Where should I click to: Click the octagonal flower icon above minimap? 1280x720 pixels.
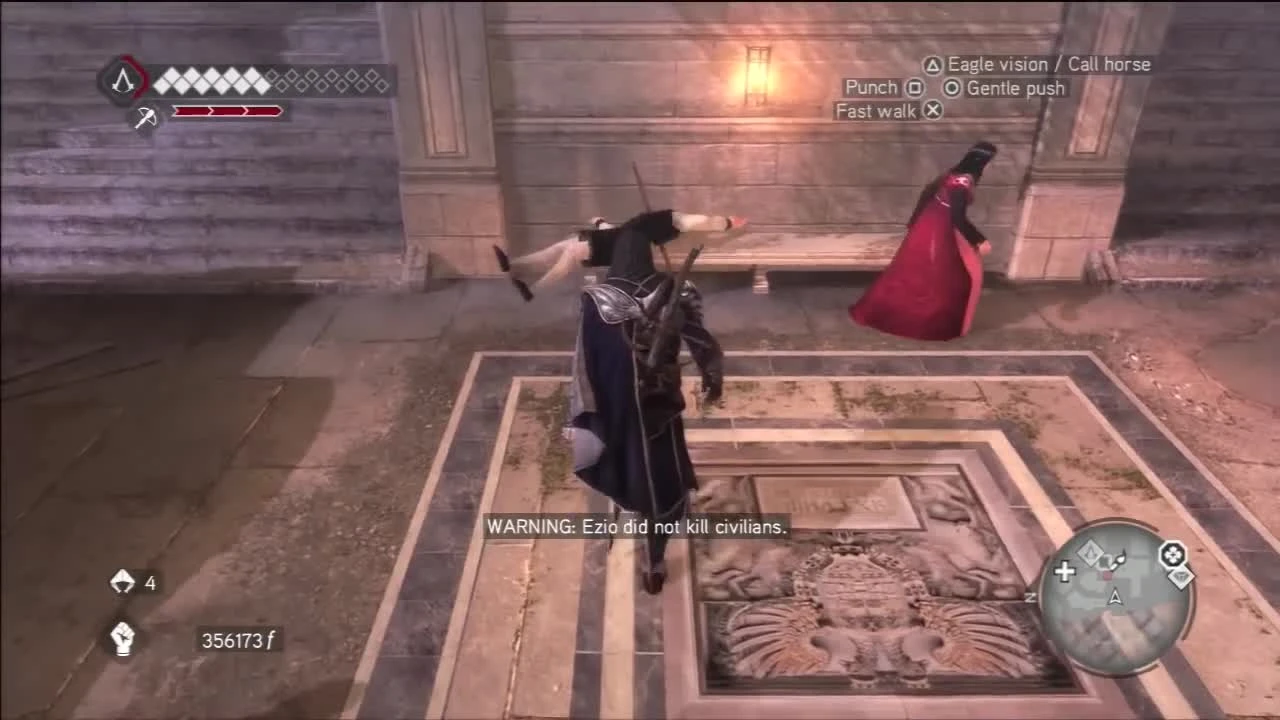pos(1172,554)
